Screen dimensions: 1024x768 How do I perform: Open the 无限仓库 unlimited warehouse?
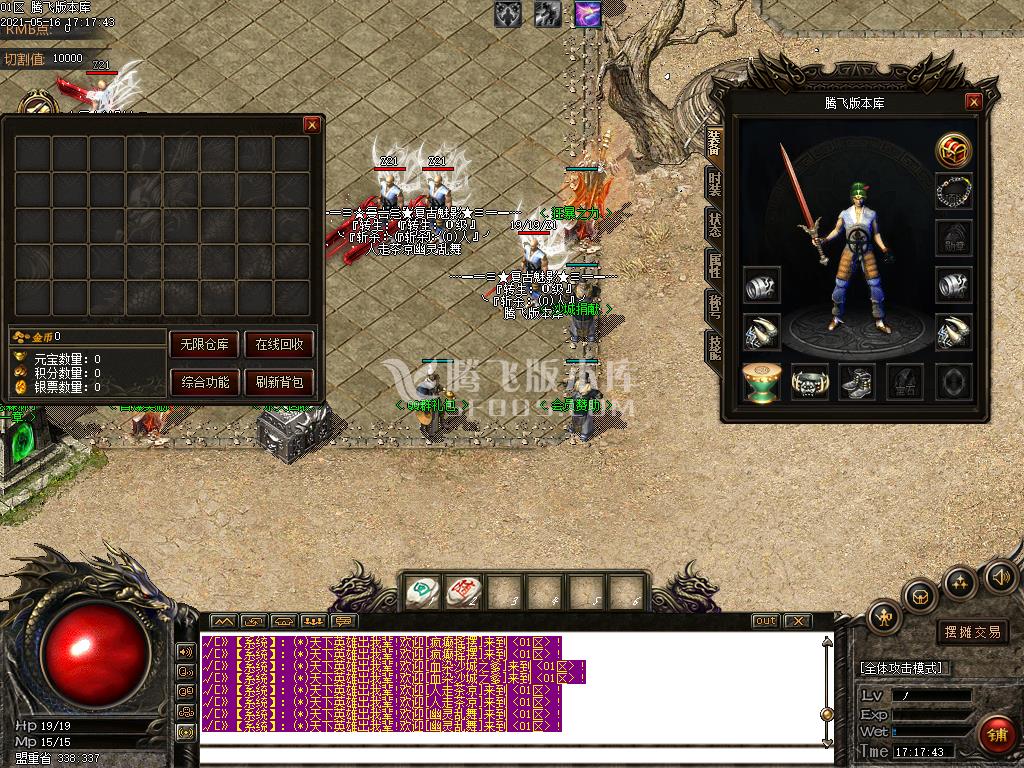(x=204, y=345)
